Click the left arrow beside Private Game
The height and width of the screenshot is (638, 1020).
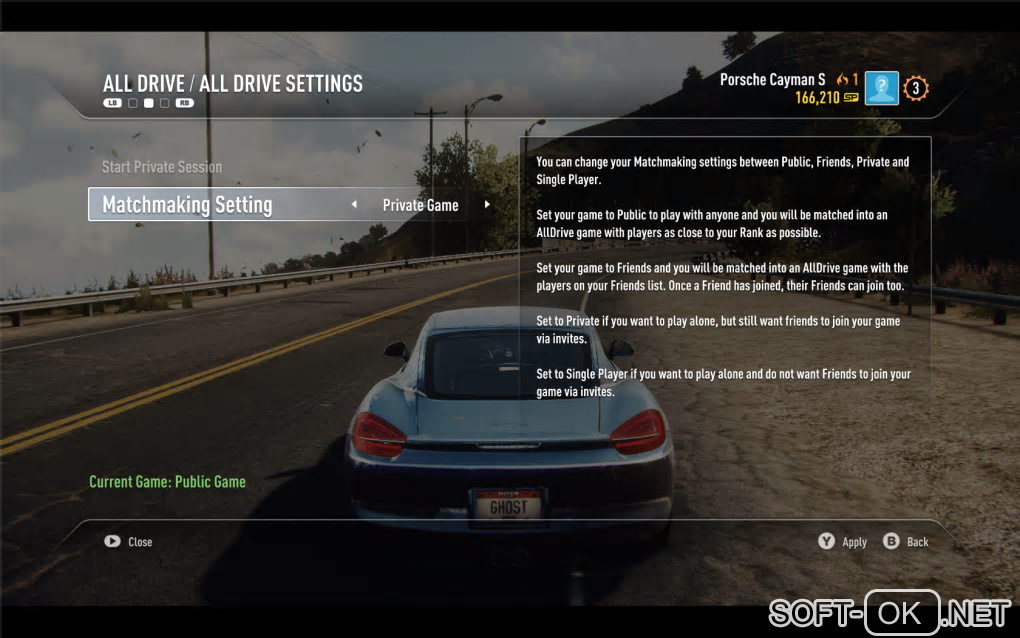(354, 205)
